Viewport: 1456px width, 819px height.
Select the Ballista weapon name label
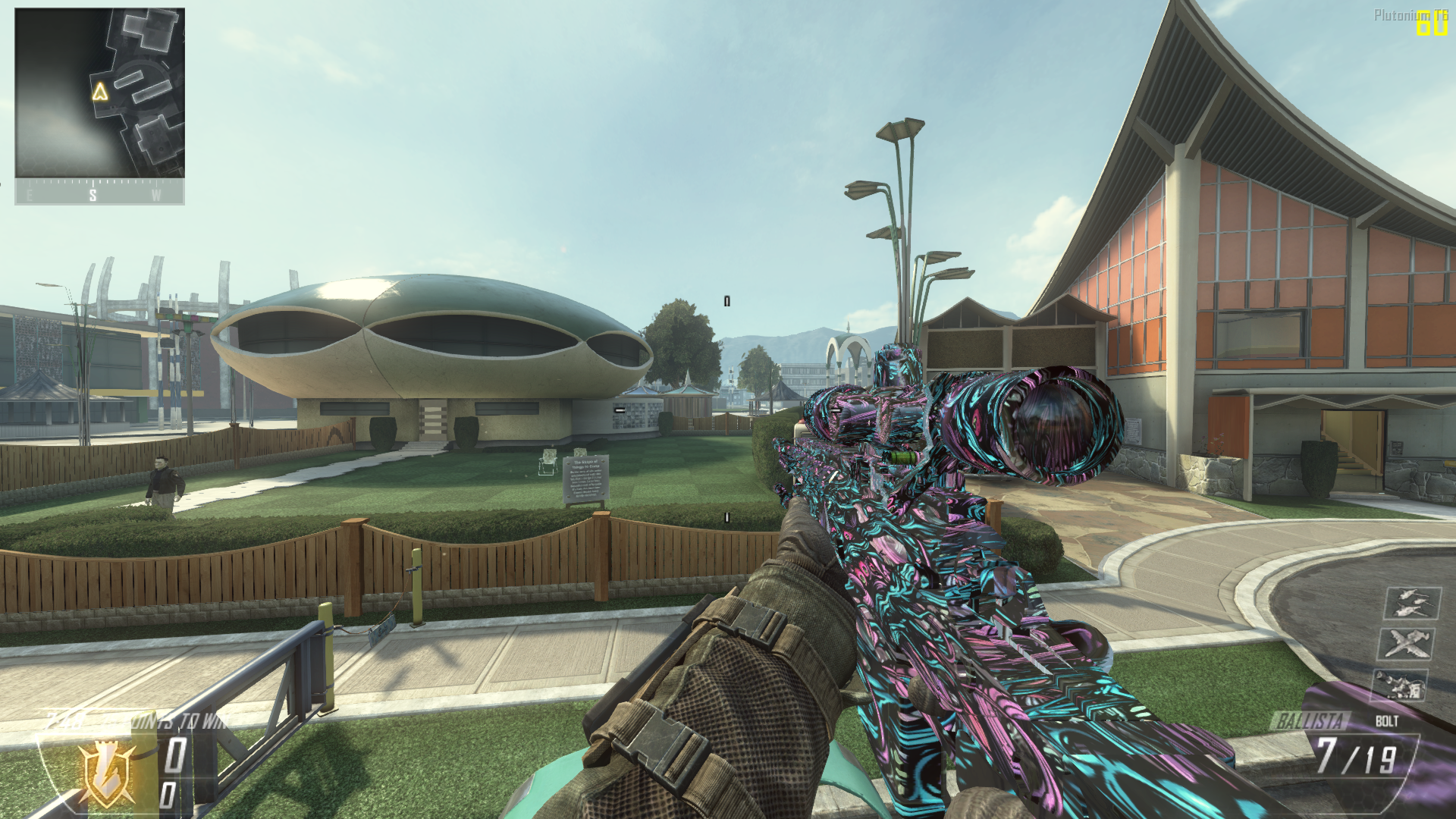(x=1311, y=720)
